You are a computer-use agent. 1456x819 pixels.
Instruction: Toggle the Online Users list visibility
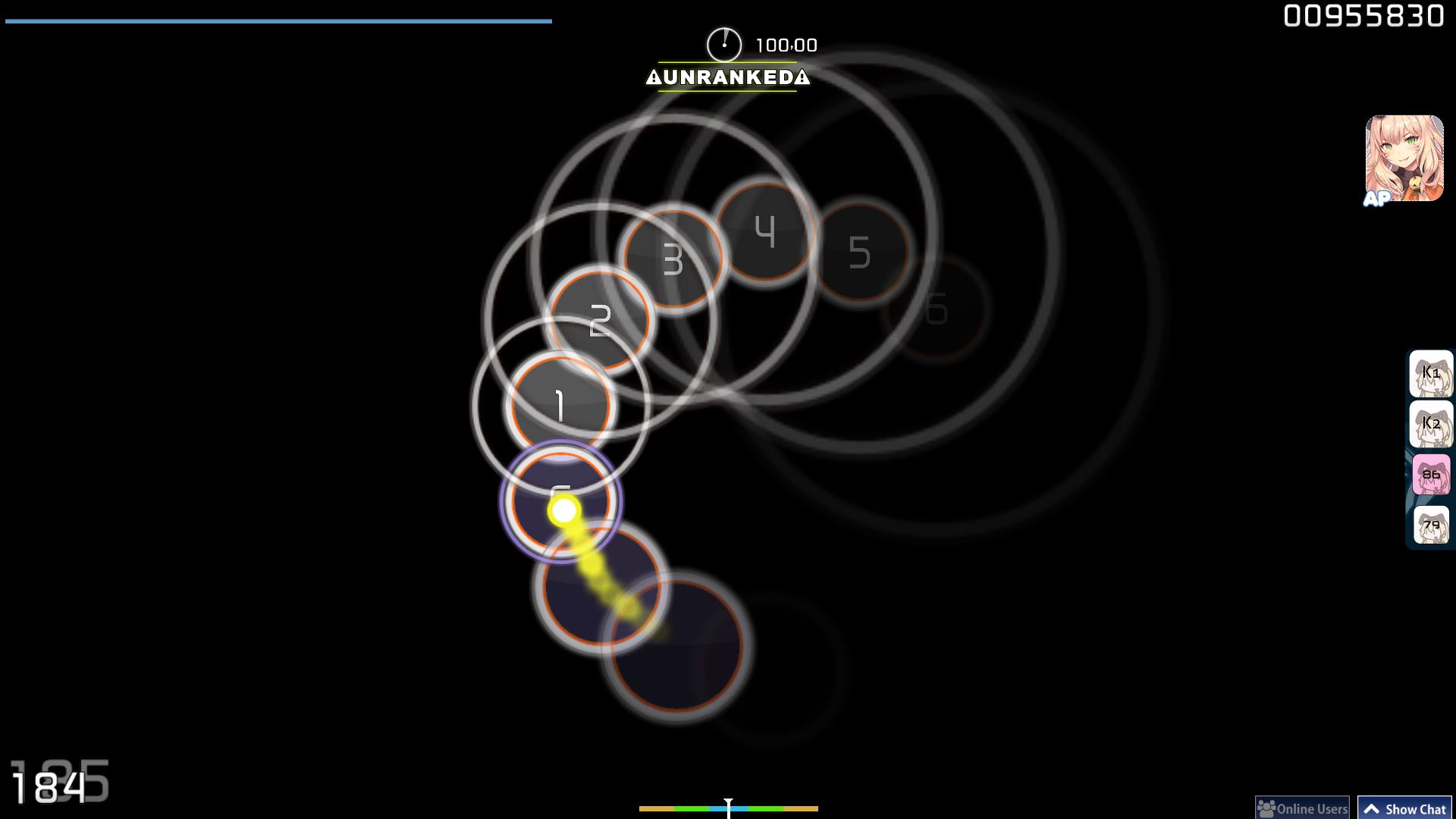click(x=1303, y=809)
